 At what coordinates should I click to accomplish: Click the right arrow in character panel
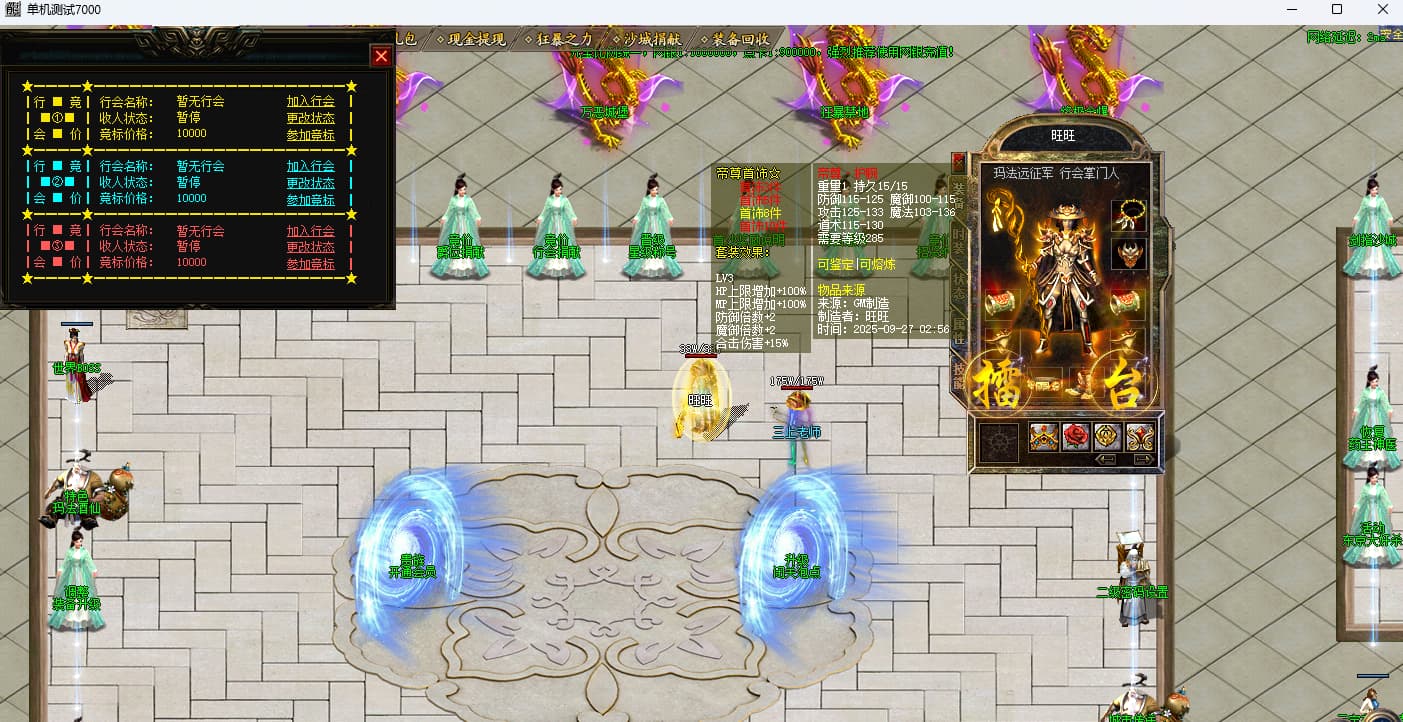tap(1143, 459)
